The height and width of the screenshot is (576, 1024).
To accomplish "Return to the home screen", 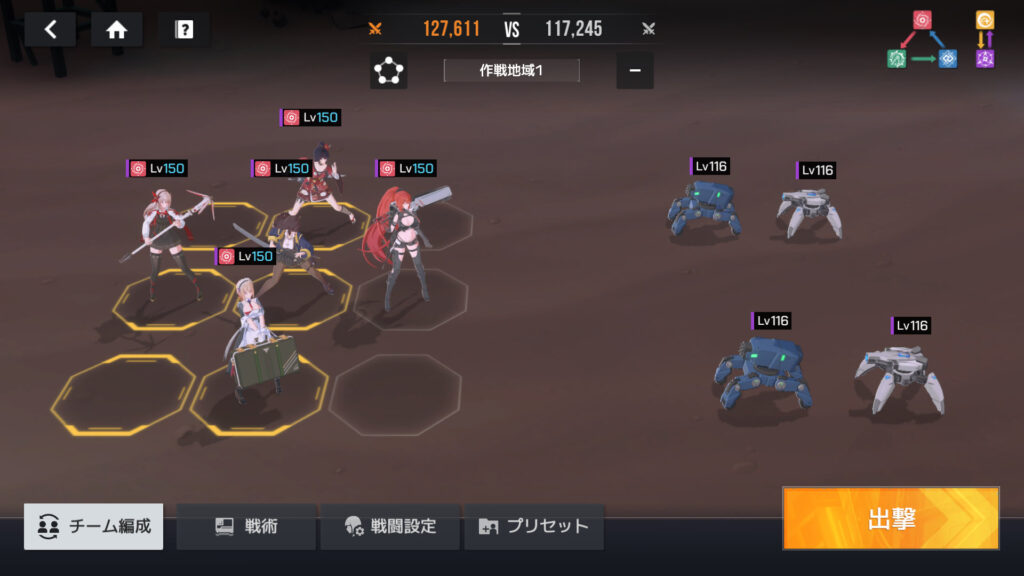I will point(116,29).
